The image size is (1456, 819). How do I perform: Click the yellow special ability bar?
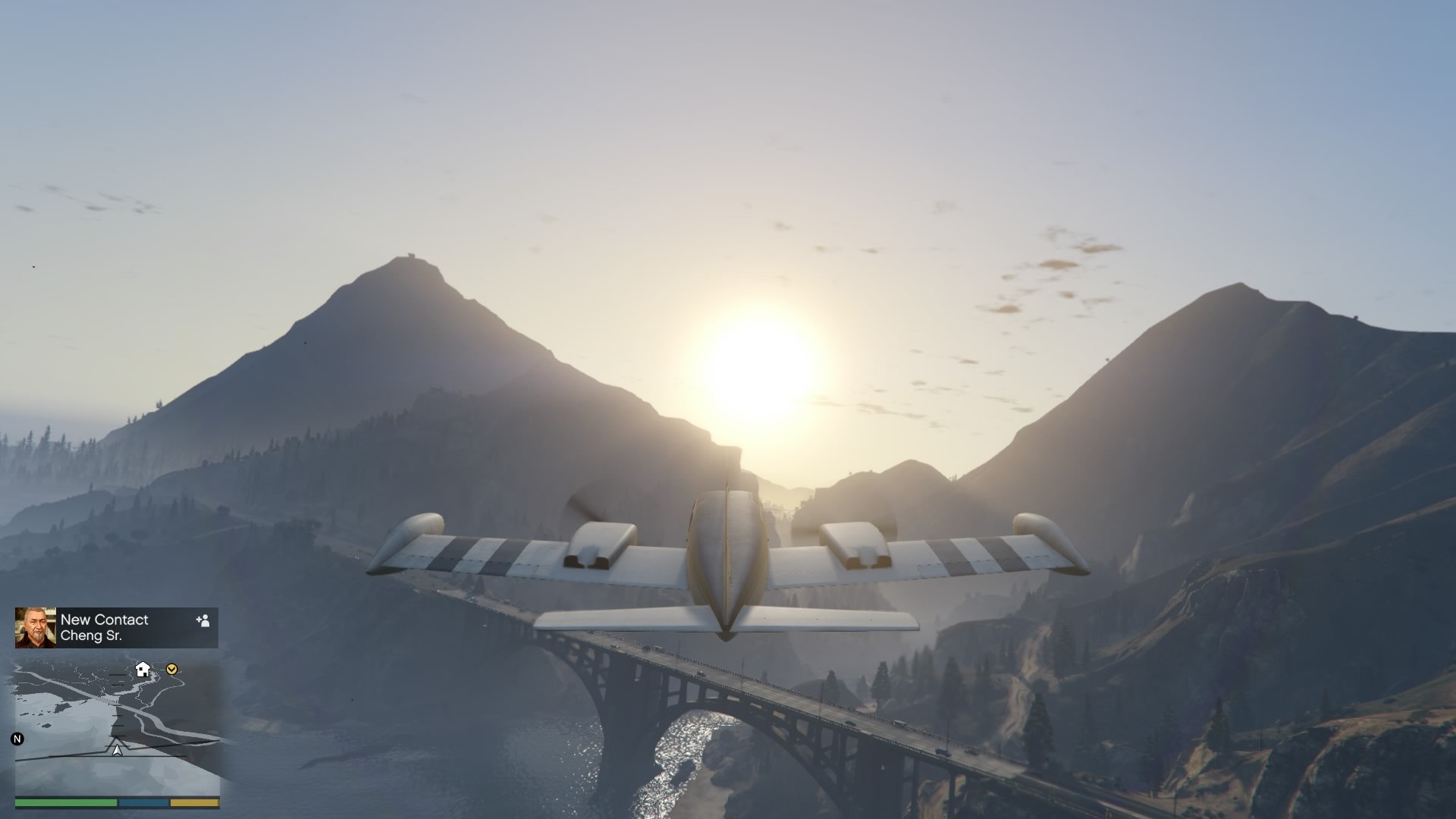pyautogui.click(x=193, y=802)
